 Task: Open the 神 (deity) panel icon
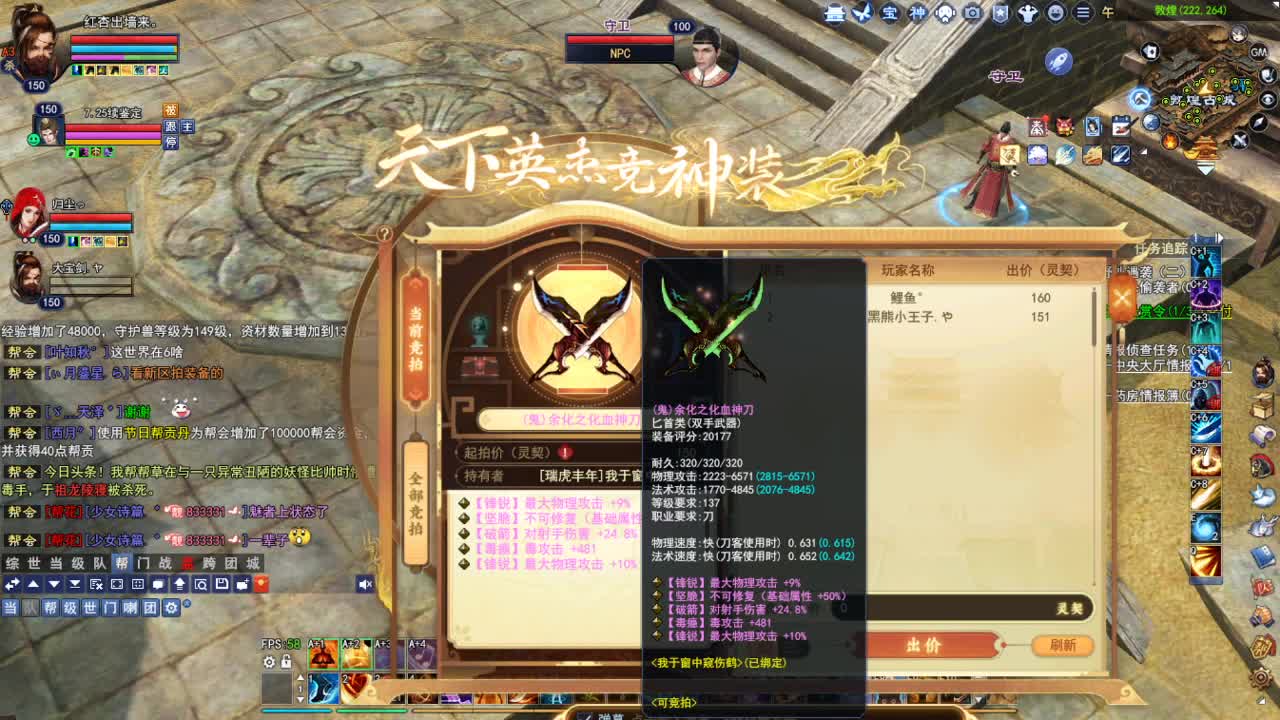[x=918, y=13]
